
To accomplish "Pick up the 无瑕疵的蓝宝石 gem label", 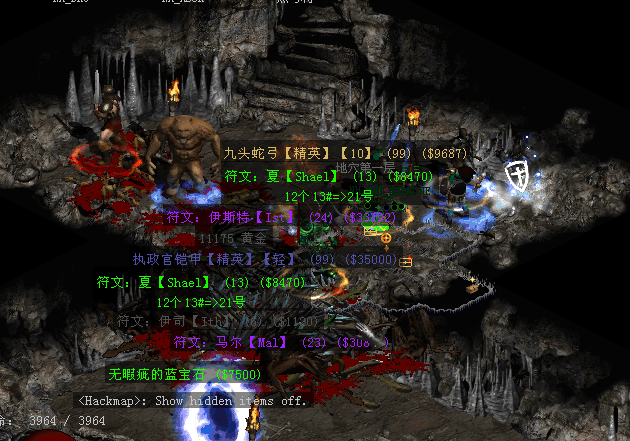I will (x=185, y=374).
